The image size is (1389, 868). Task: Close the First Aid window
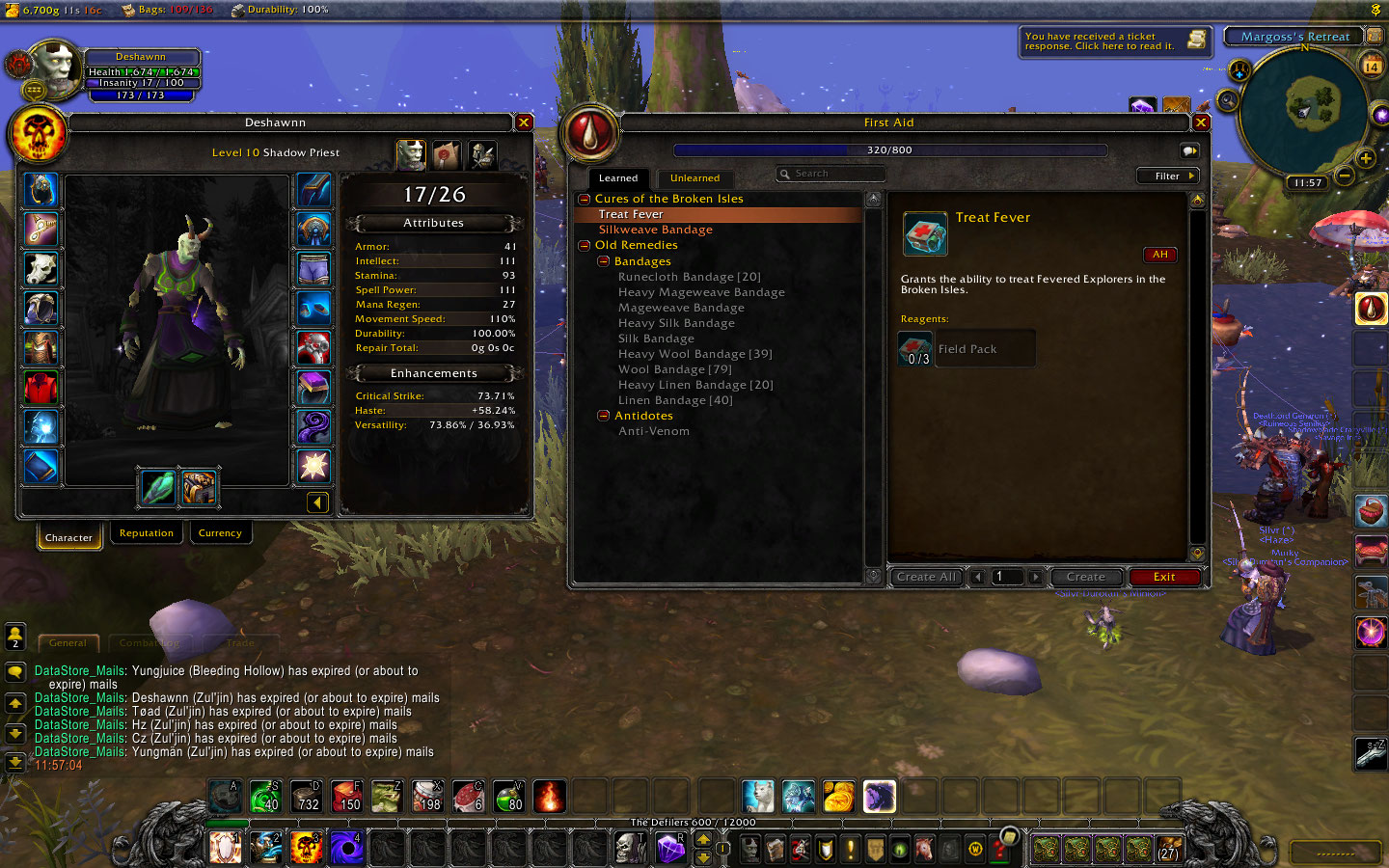(1201, 122)
